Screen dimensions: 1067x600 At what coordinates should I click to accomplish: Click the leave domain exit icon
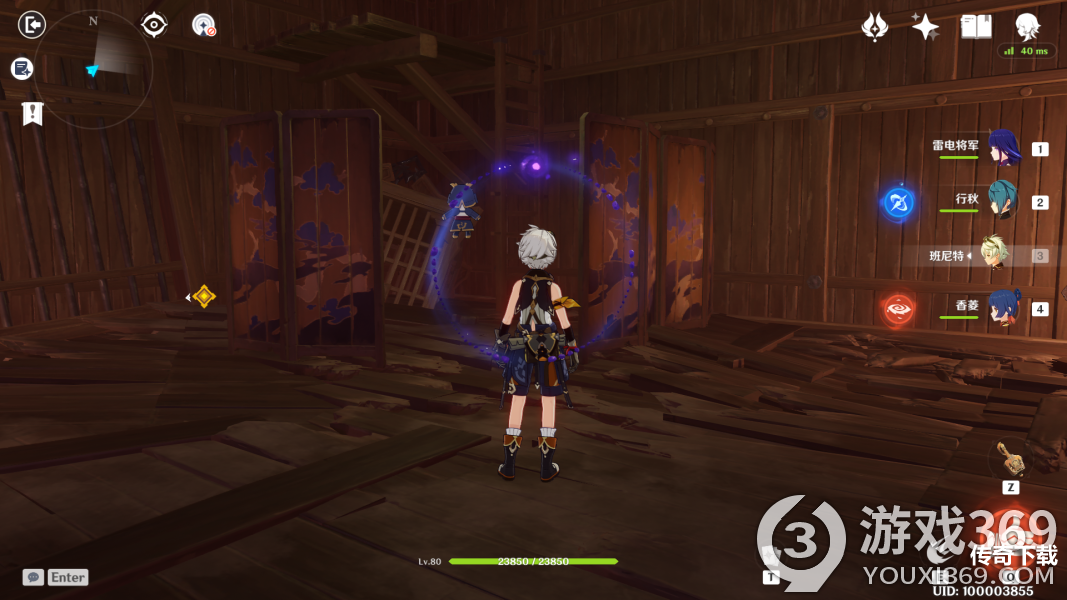[x=32, y=24]
